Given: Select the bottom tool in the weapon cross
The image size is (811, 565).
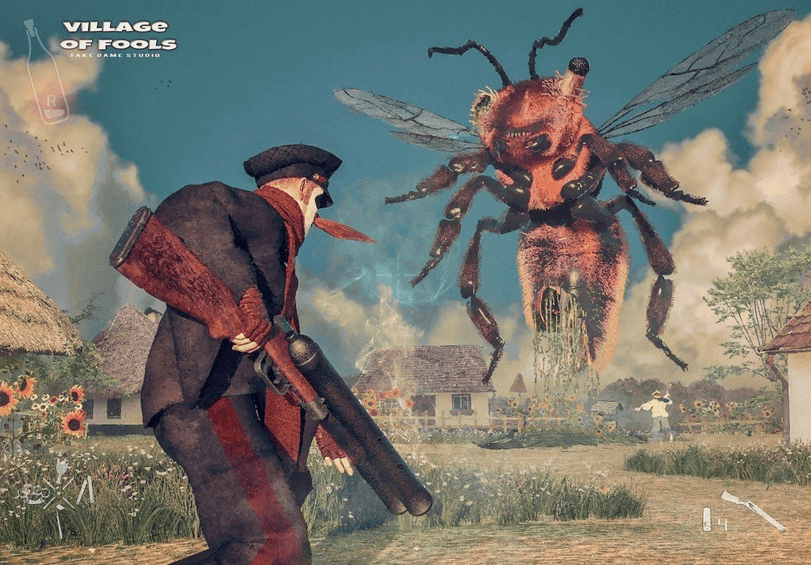Looking at the screenshot, I should (59, 521).
